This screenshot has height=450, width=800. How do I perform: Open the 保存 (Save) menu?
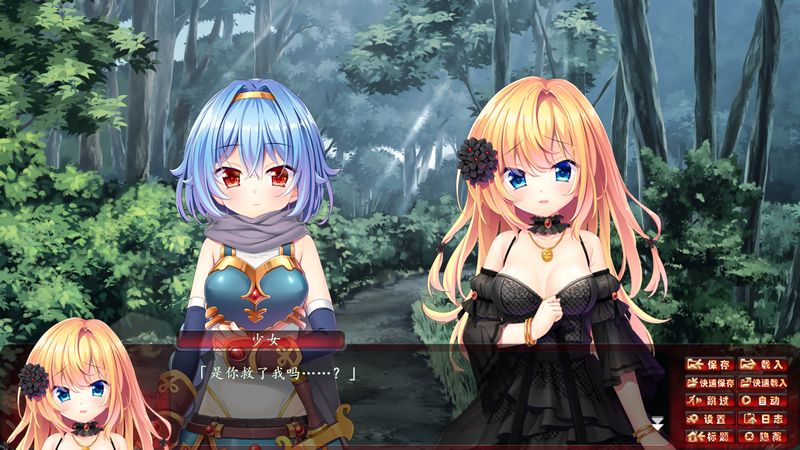tap(711, 365)
